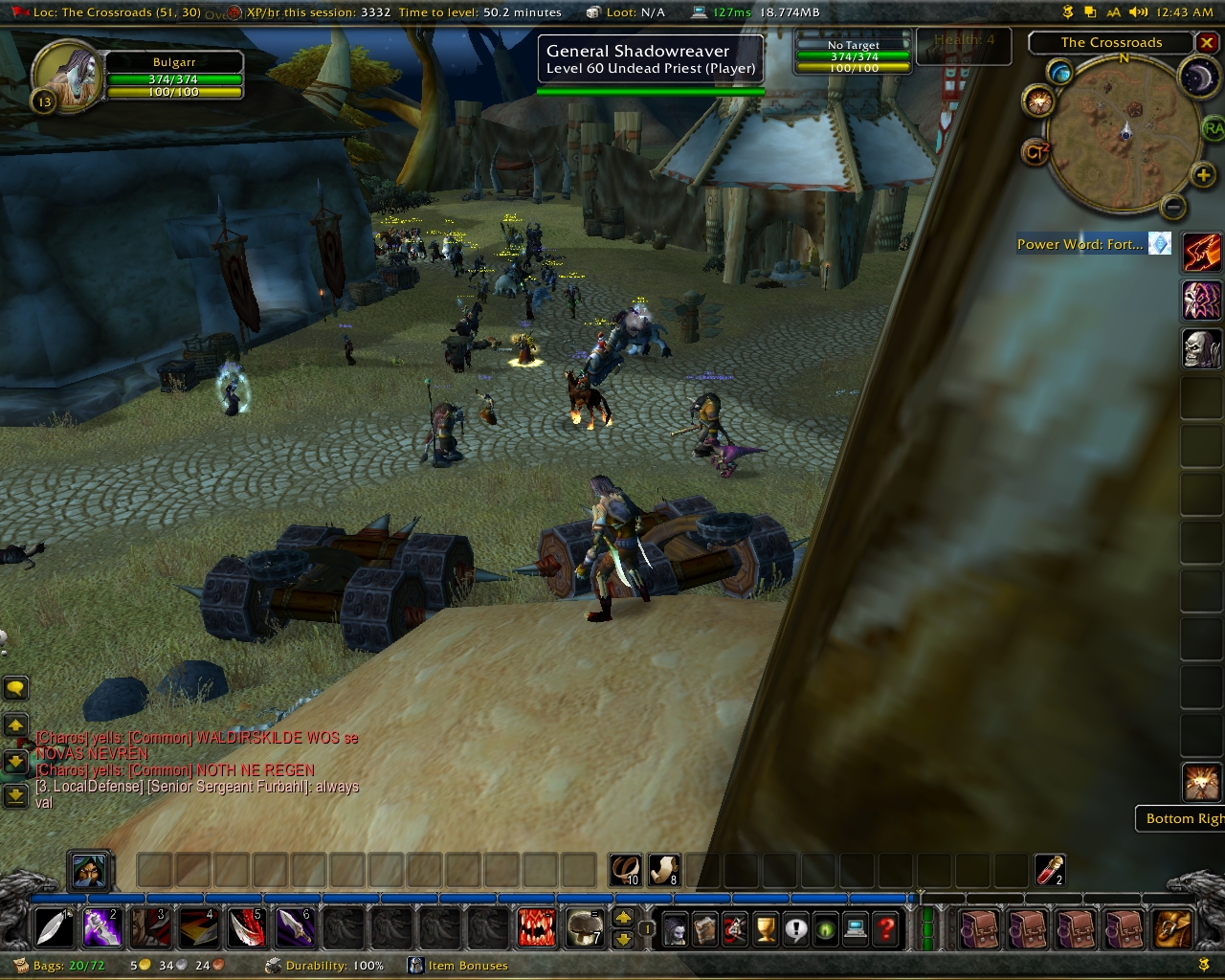Close the minimap with the red X
Screen dimensions: 1225x980
1206,42
